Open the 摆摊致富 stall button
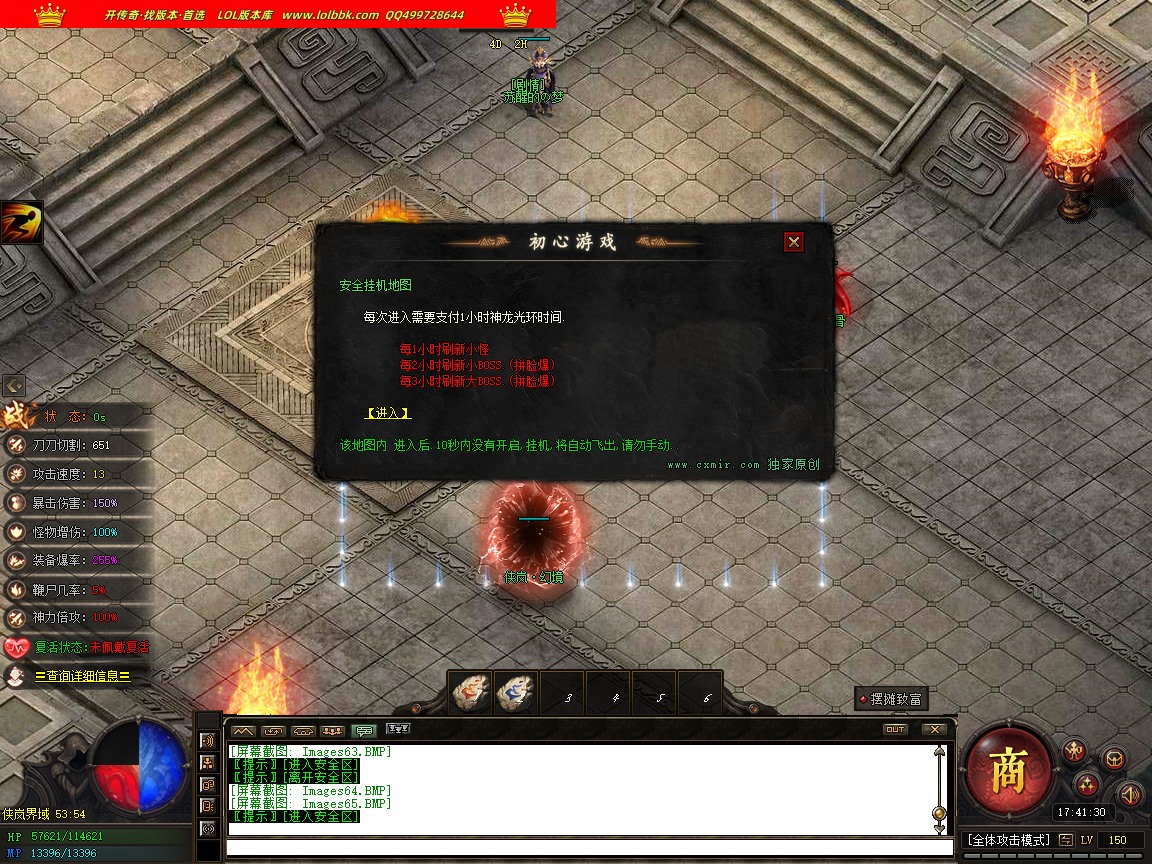This screenshot has width=1152, height=864. (x=890, y=699)
